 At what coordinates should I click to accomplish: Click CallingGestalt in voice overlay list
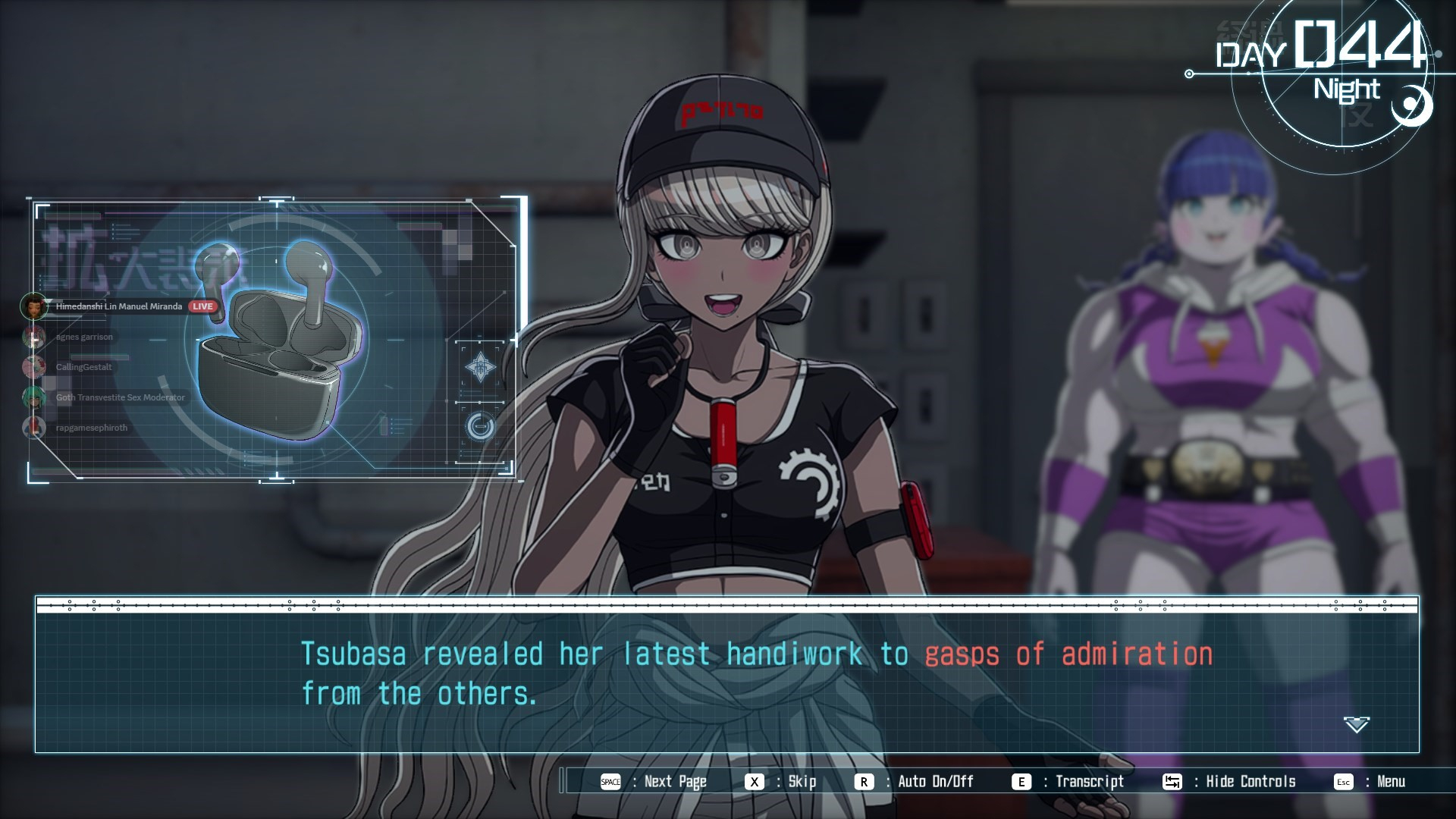click(x=83, y=367)
